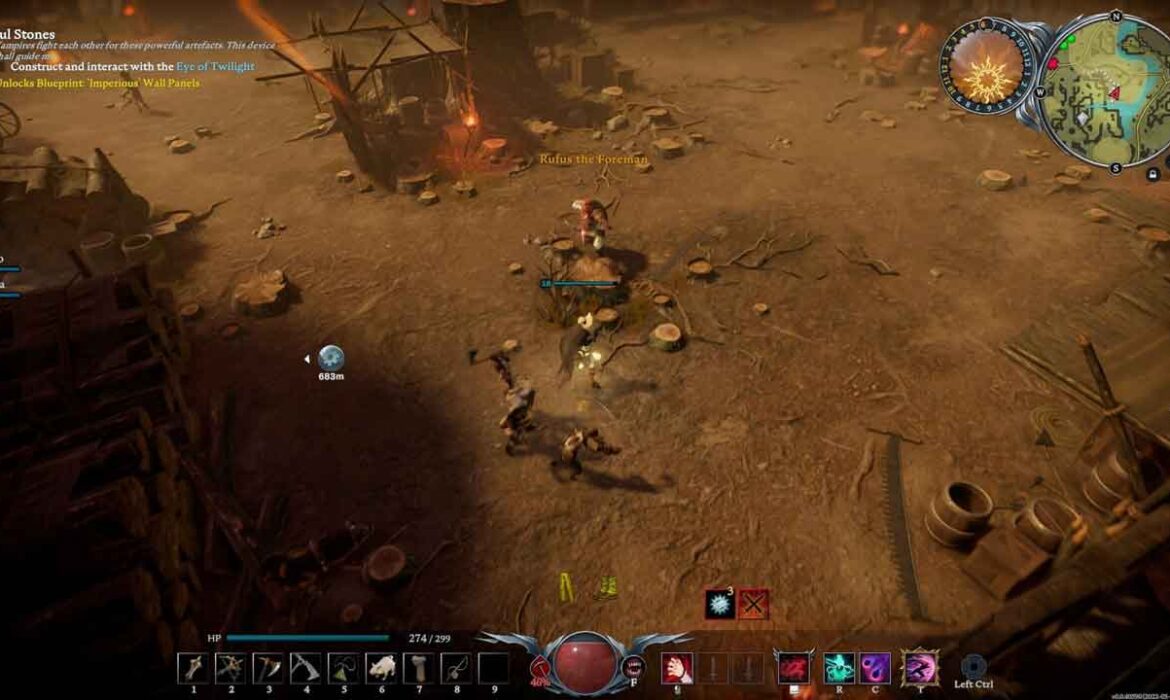This screenshot has height=700, width=1170.
Task: Toggle the padlock icon below the minimap
Action: [x=1153, y=173]
